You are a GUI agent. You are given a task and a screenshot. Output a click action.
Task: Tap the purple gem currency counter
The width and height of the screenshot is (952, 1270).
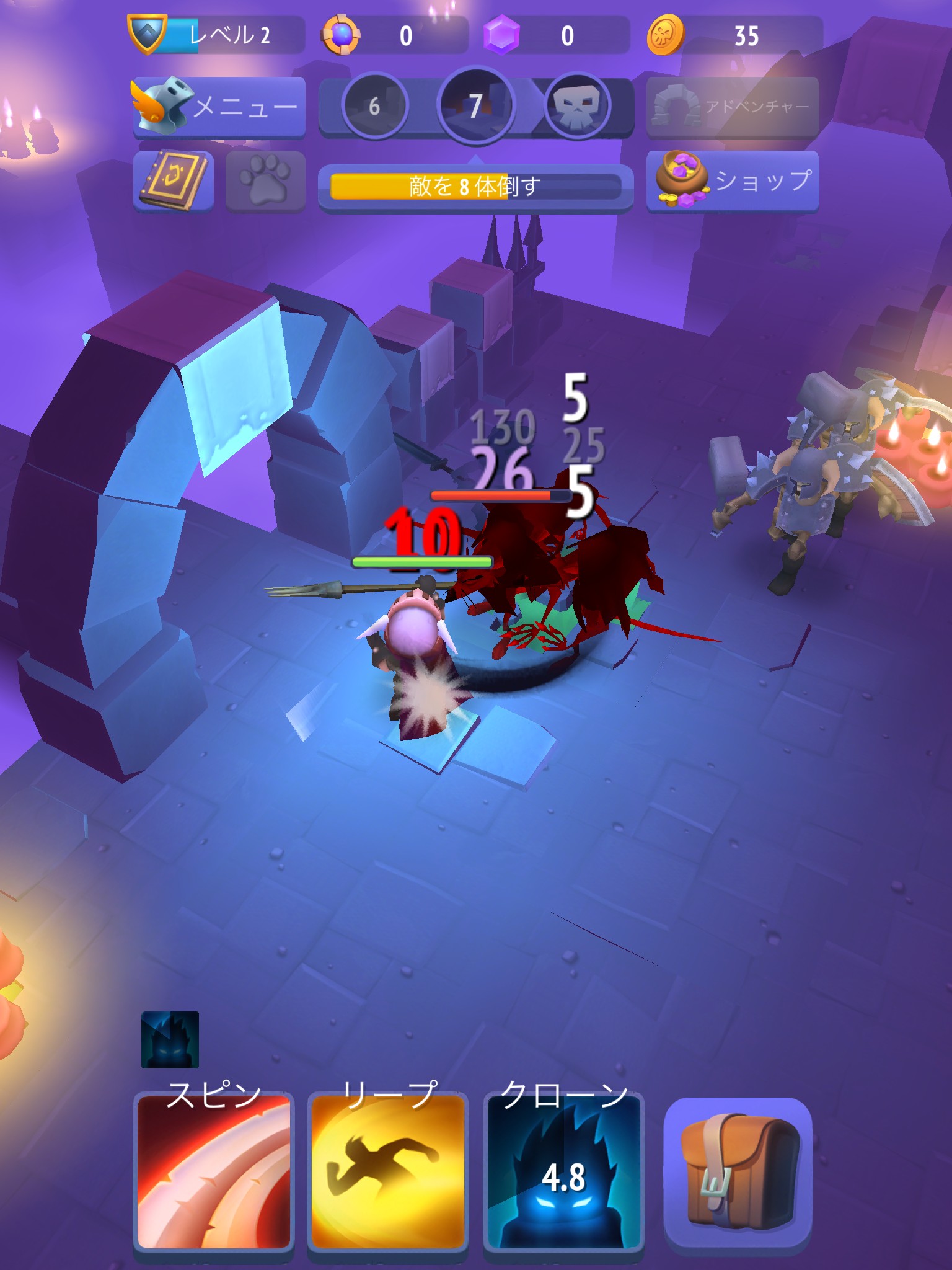coord(555,36)
